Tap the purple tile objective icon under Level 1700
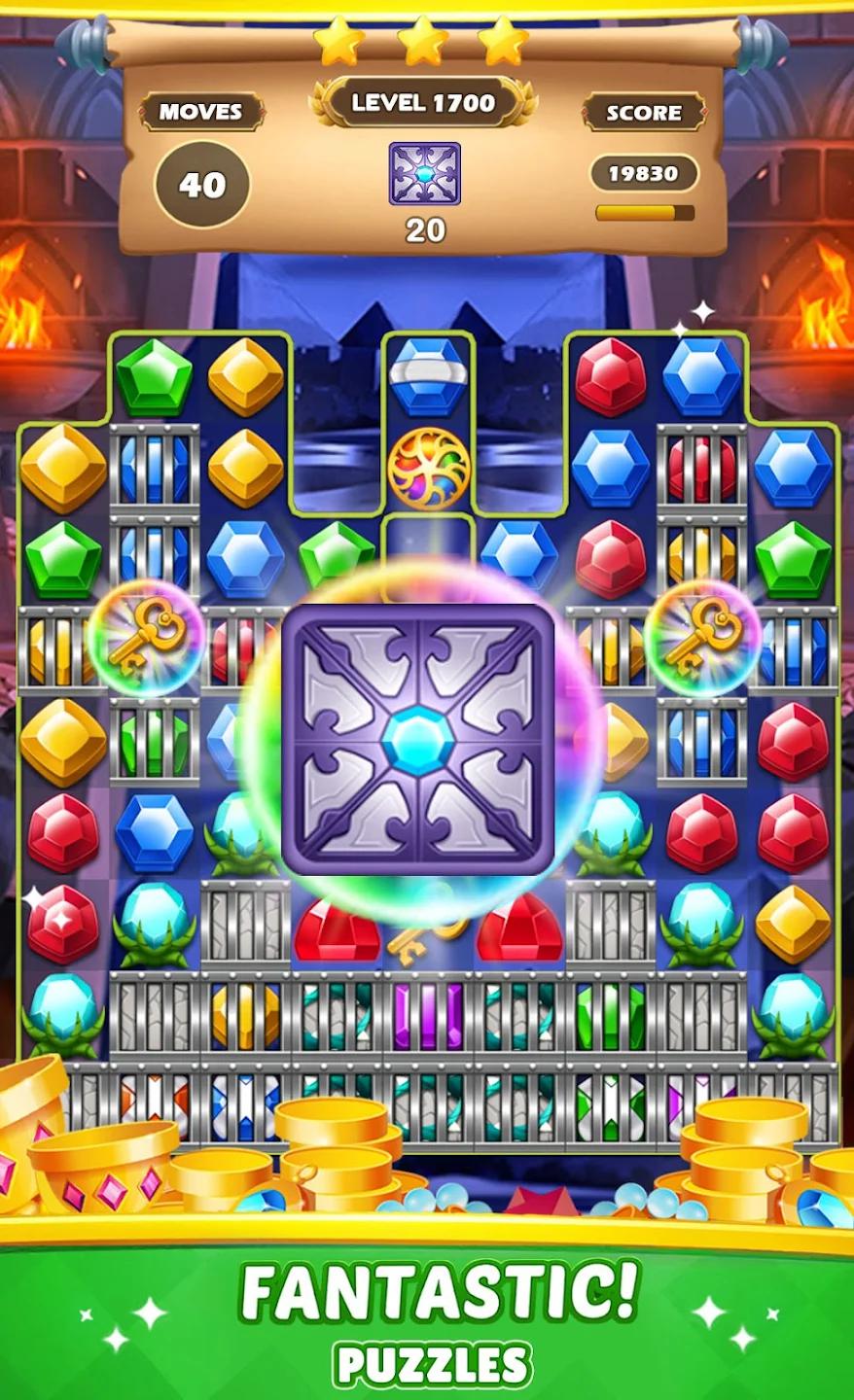Image resolution: width=854 pixels, height=1400 pixels. [x=425, y=174]
